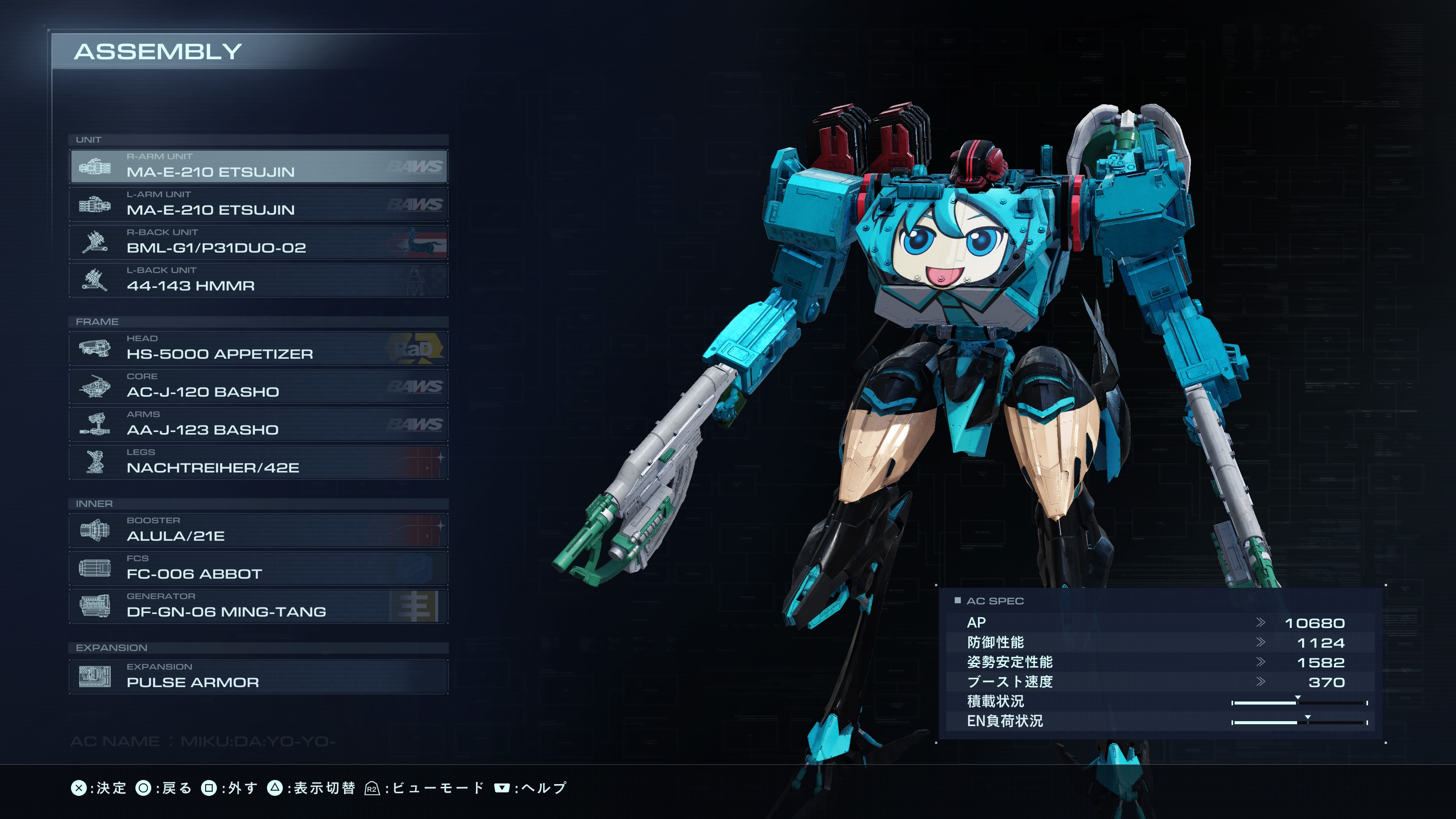Open the HEAD HS-5000 APPETIZER slot
This screenshot has width=1456, height=819.
click(259, 348)
